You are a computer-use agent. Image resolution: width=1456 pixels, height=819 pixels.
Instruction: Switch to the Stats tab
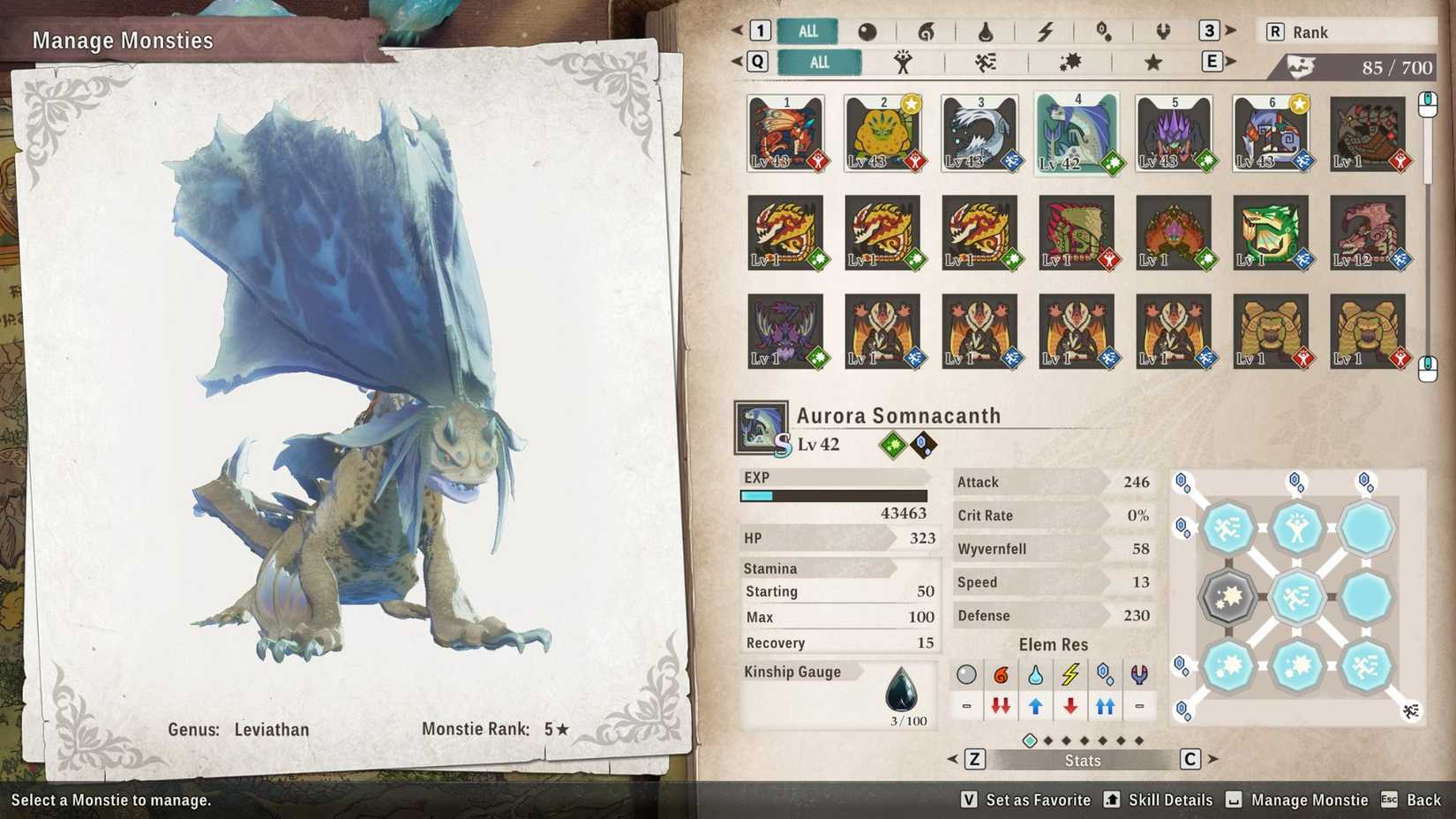pyautogui.click(x=1083, y=760)
